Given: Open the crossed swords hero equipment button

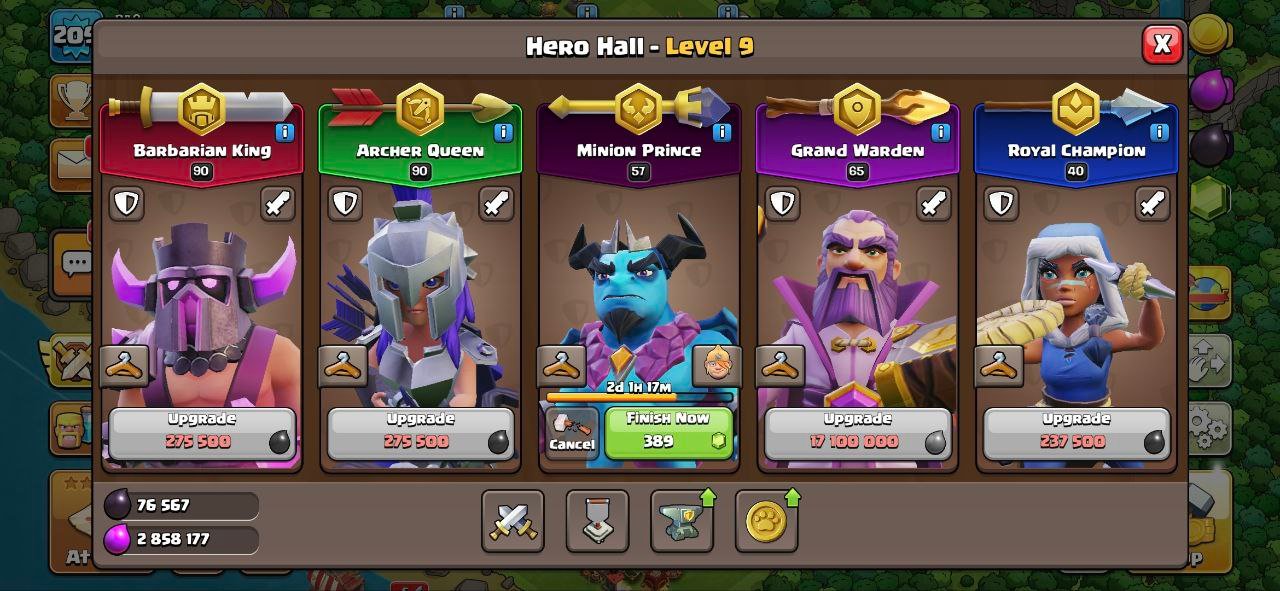Looking at the screenshot, I should (x=513, y=521).
